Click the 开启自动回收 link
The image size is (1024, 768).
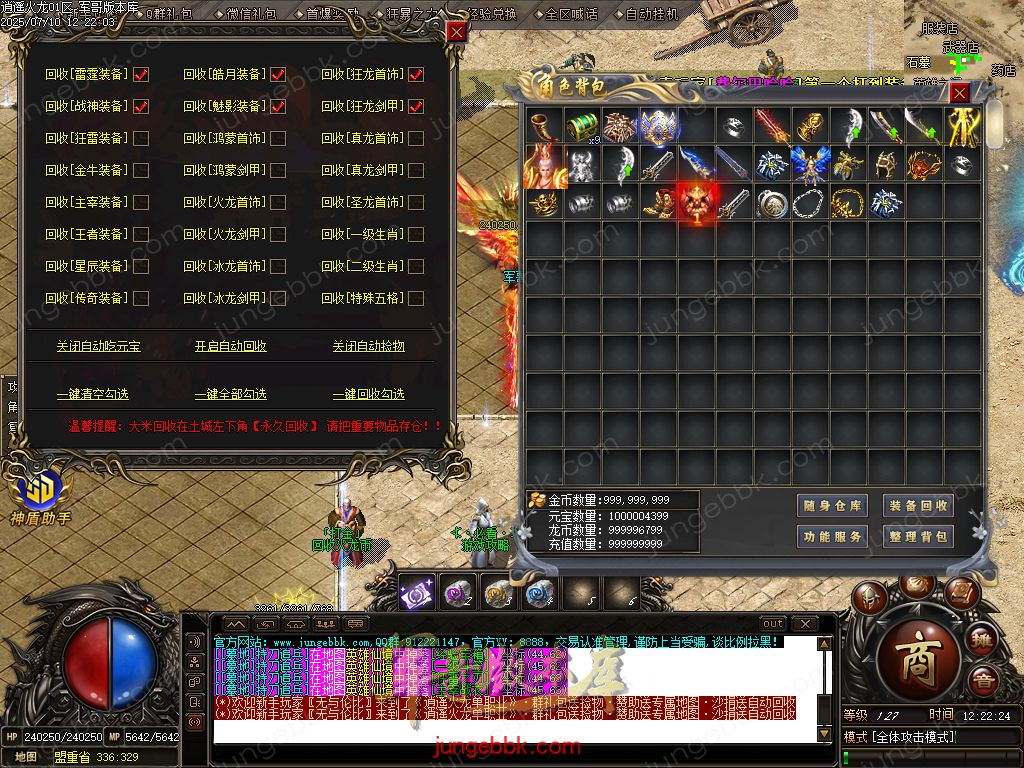coord(231,346)
